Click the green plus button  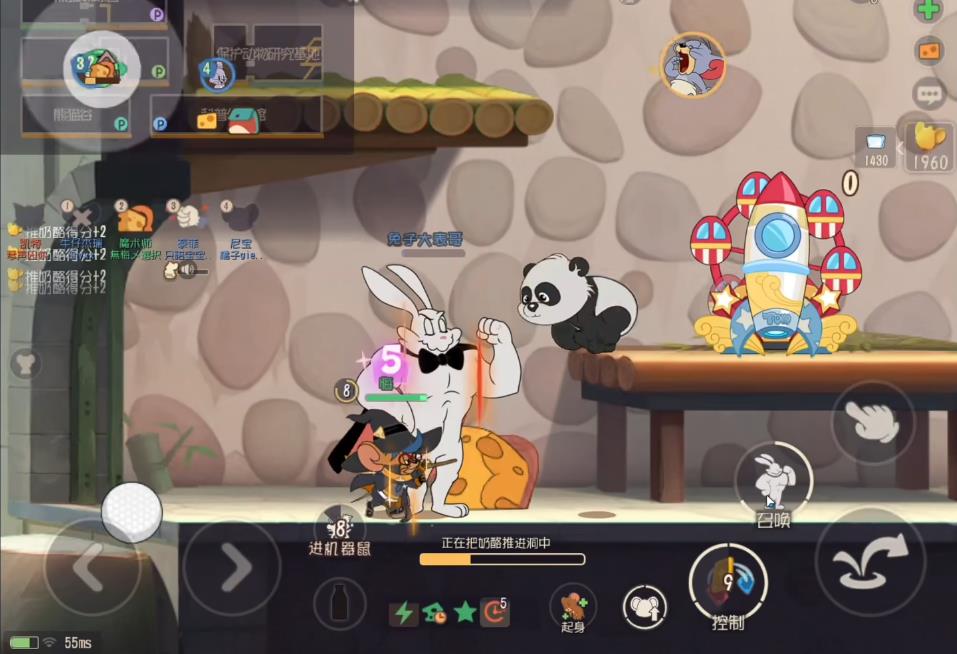coord(929,11)
